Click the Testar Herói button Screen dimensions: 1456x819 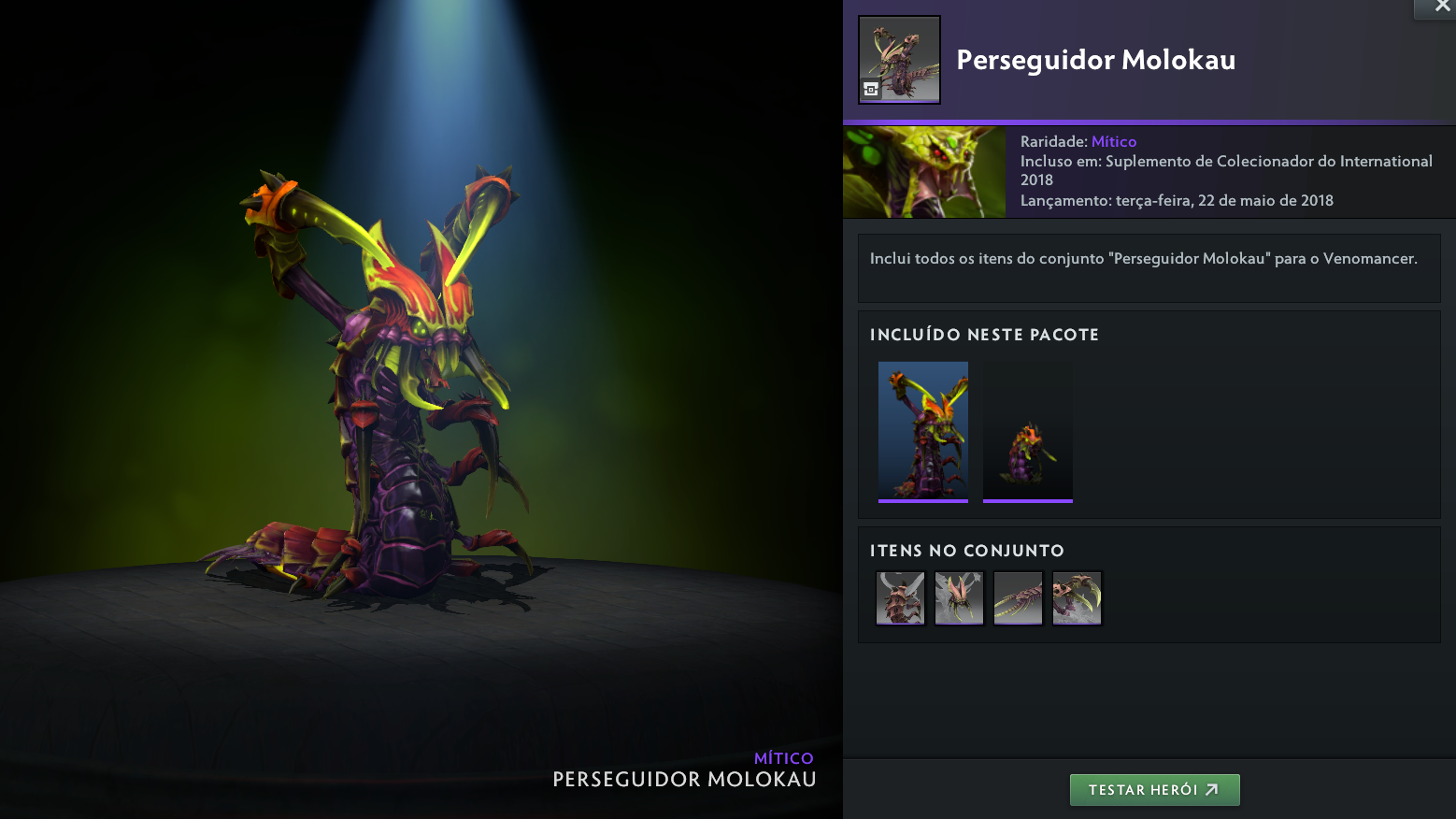(x=1154, y=790)
